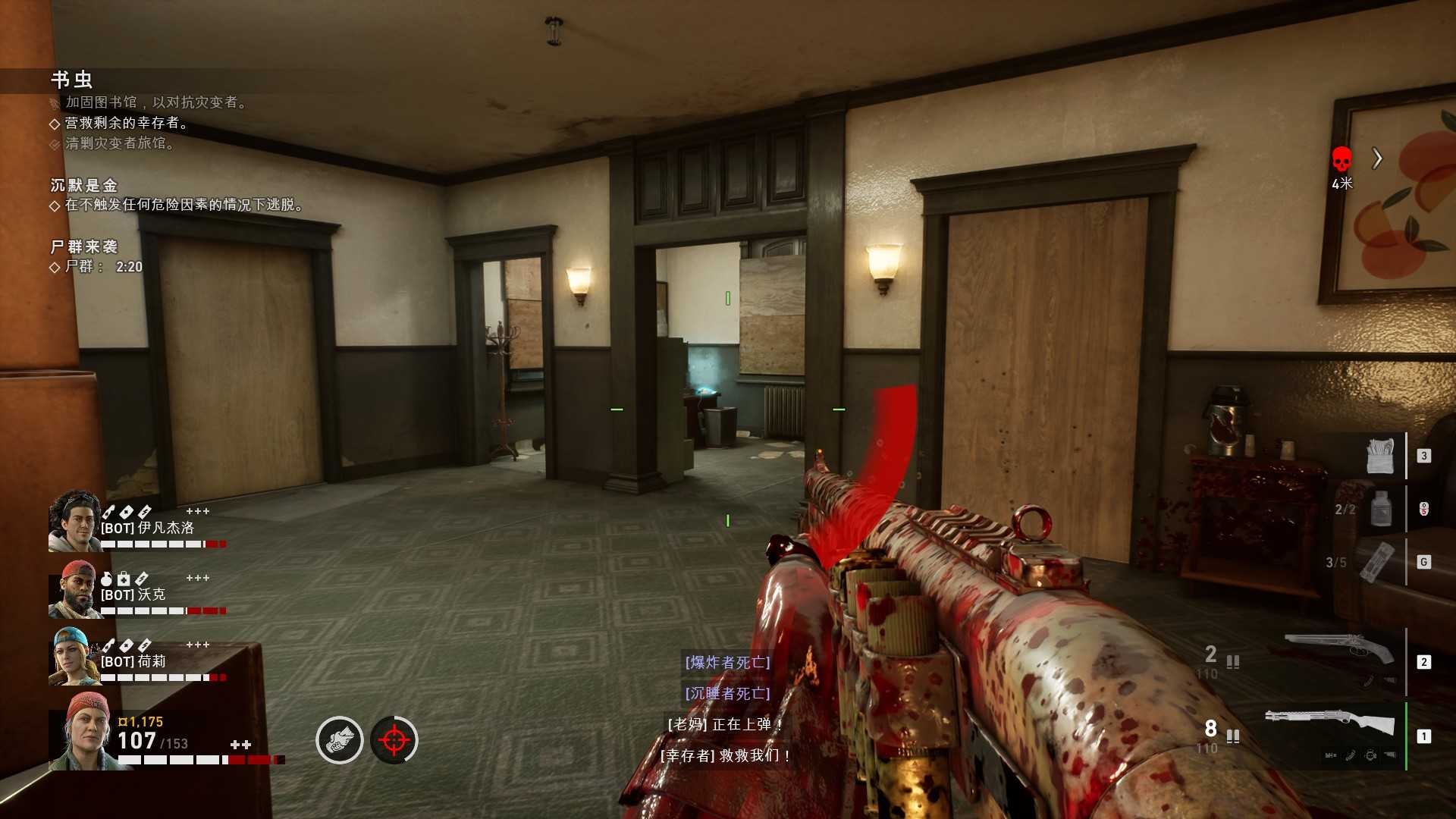This screenshot has width=1456, height=819.
Task: Click the 沉默是金 secondary objective
Action: coord(84,185)
